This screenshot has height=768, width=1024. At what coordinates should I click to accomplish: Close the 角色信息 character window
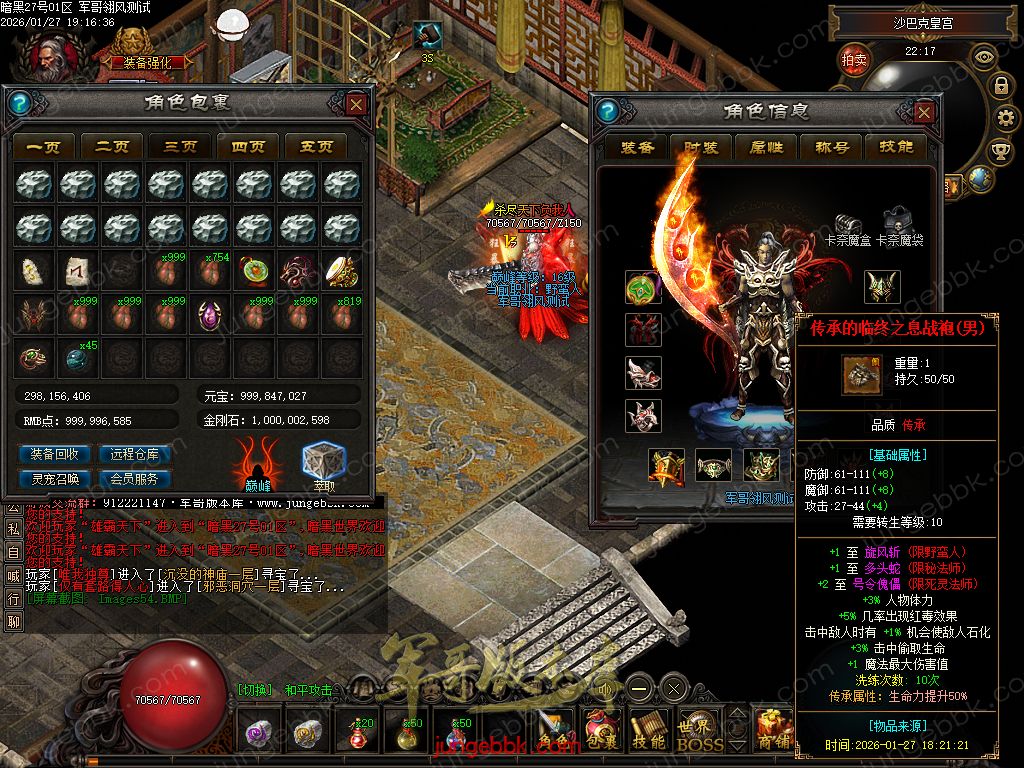tap(923, 110)
